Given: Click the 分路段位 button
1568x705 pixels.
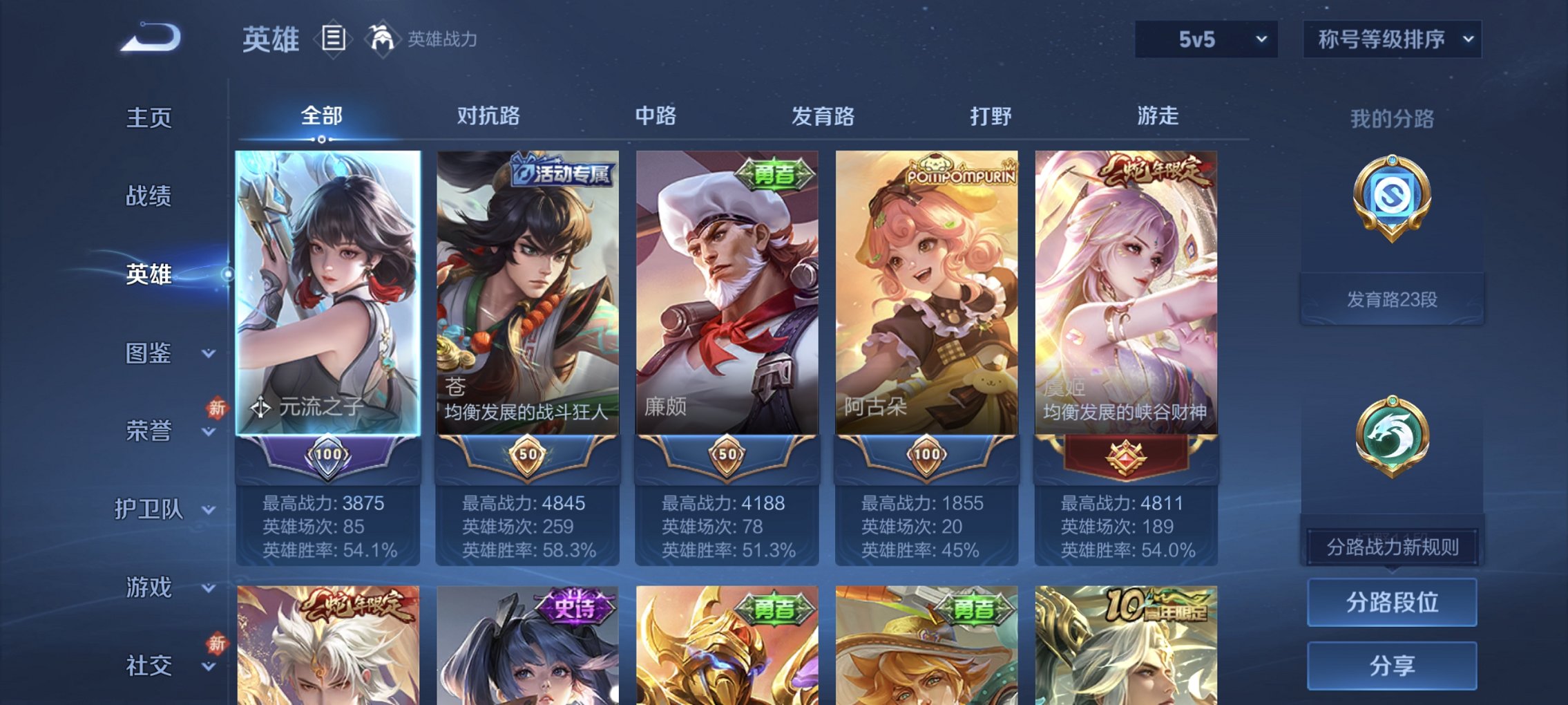Looking at the screenshot, I should [1391, 602].
